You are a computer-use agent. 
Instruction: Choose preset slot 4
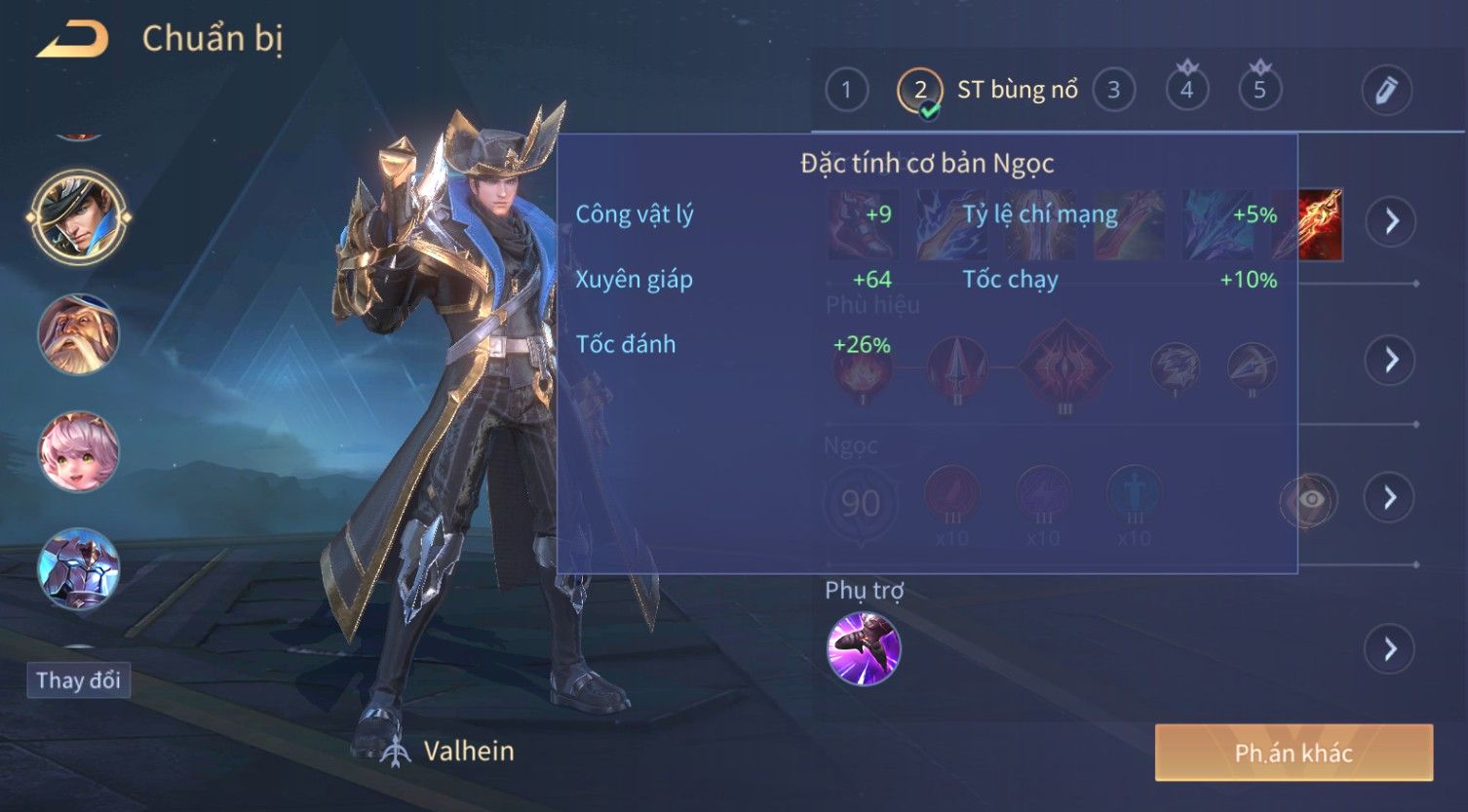point(1186,91)
